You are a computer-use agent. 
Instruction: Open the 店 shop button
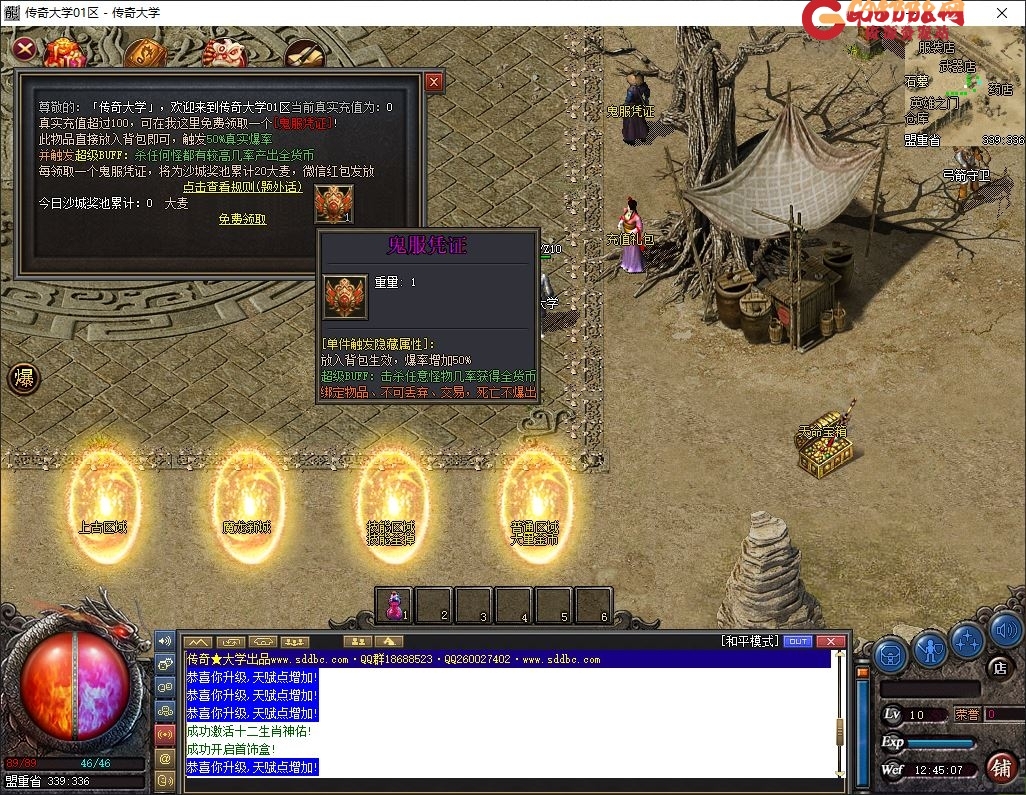[x=998, y=667]
